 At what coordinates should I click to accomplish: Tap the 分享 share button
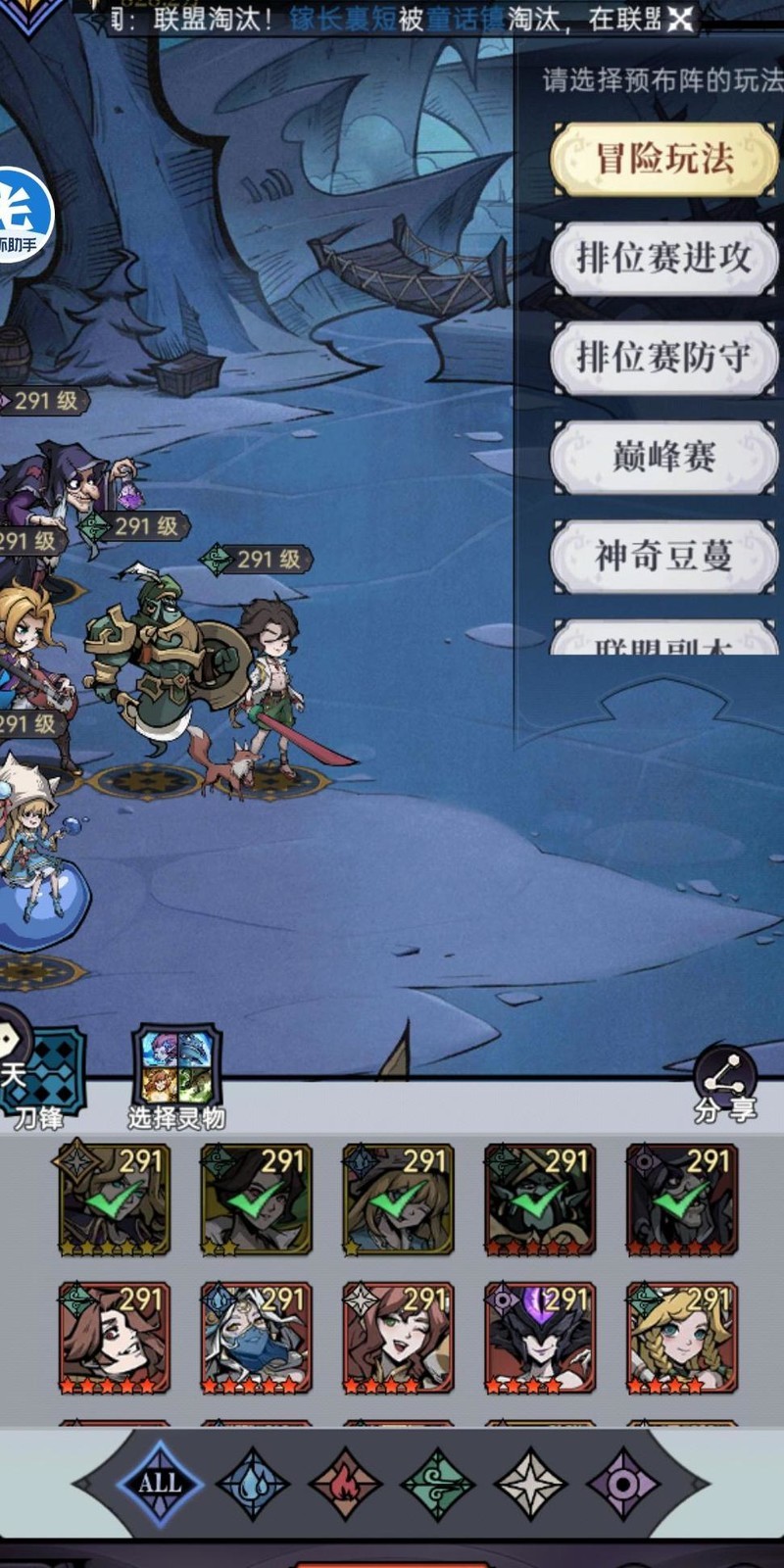[725, 1086]
